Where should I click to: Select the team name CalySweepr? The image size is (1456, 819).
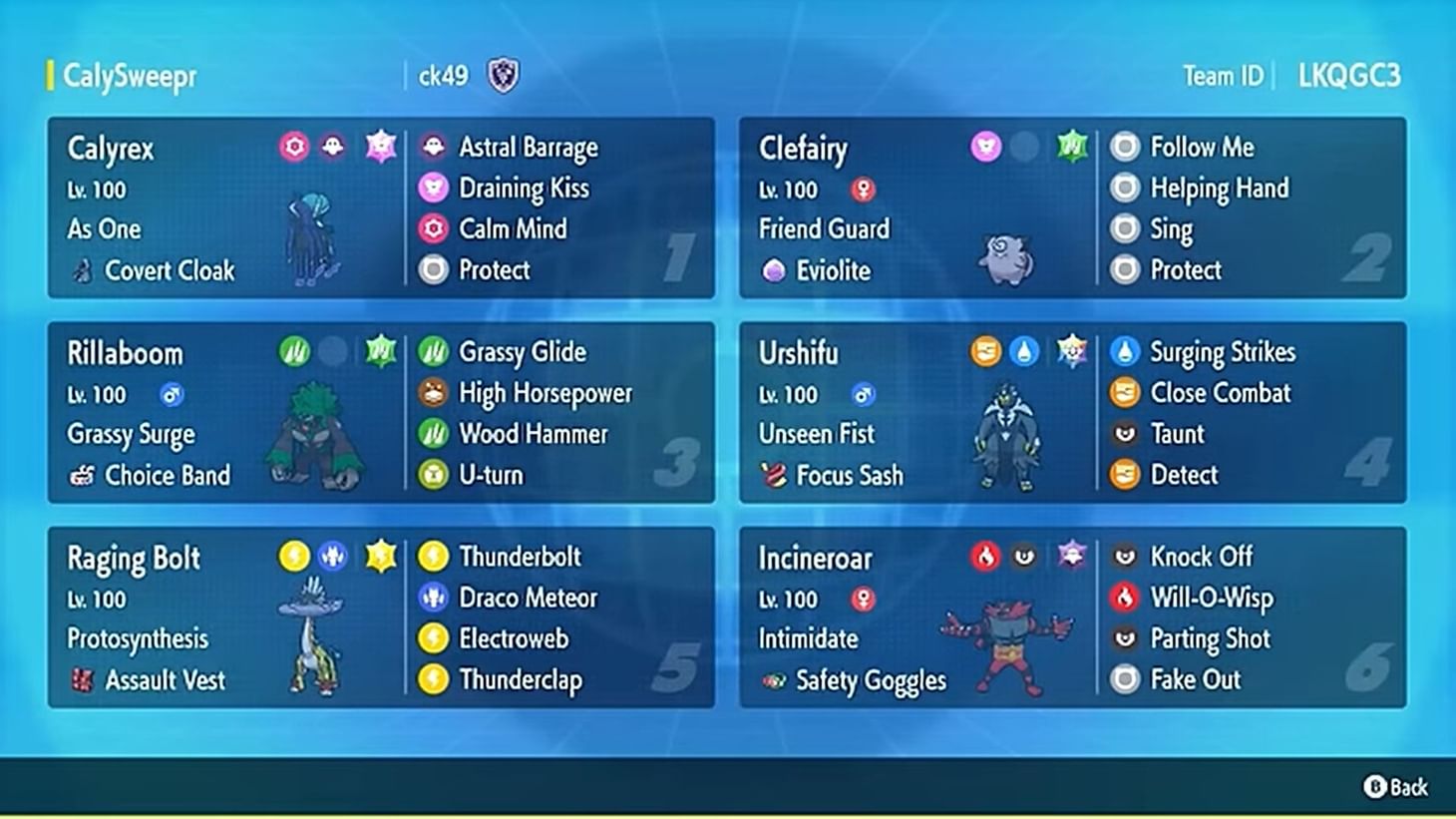click(128, 75)
